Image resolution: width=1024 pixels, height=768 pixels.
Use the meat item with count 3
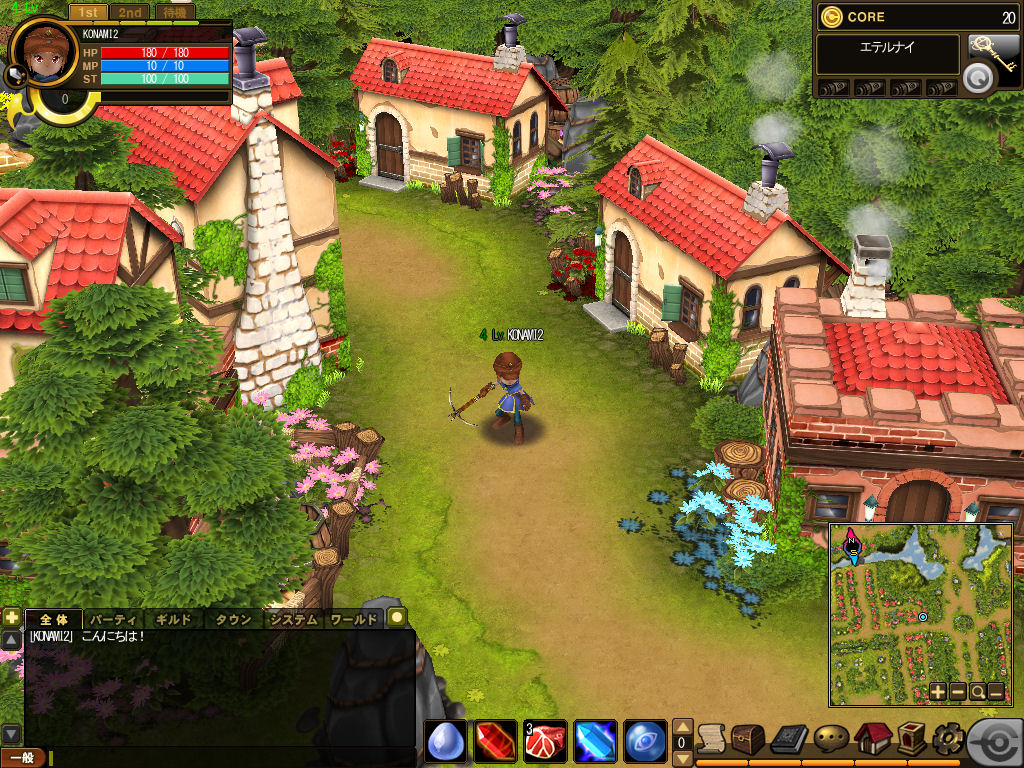[x=545, y=741]
